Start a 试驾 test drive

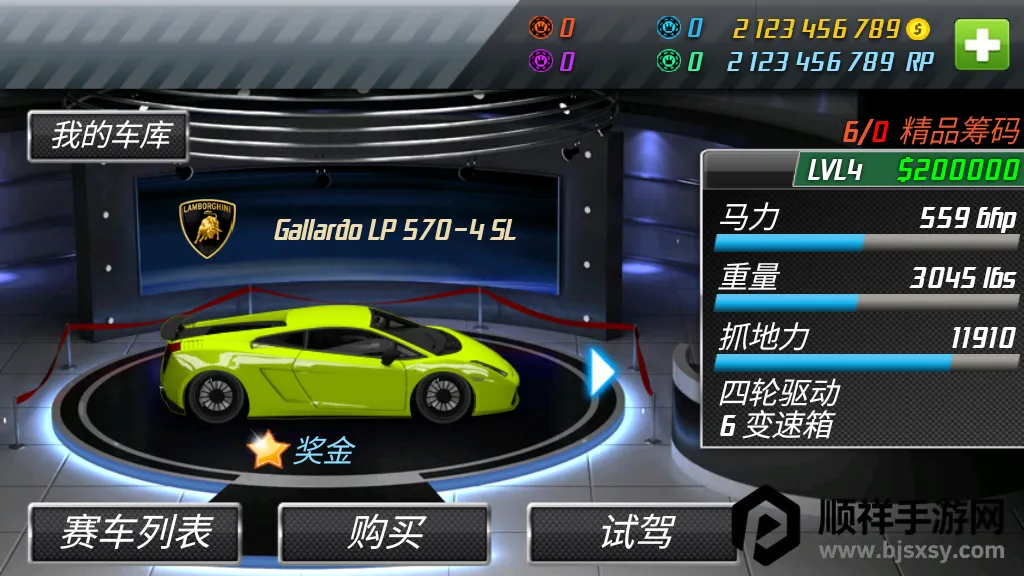(x=634, y=532)
